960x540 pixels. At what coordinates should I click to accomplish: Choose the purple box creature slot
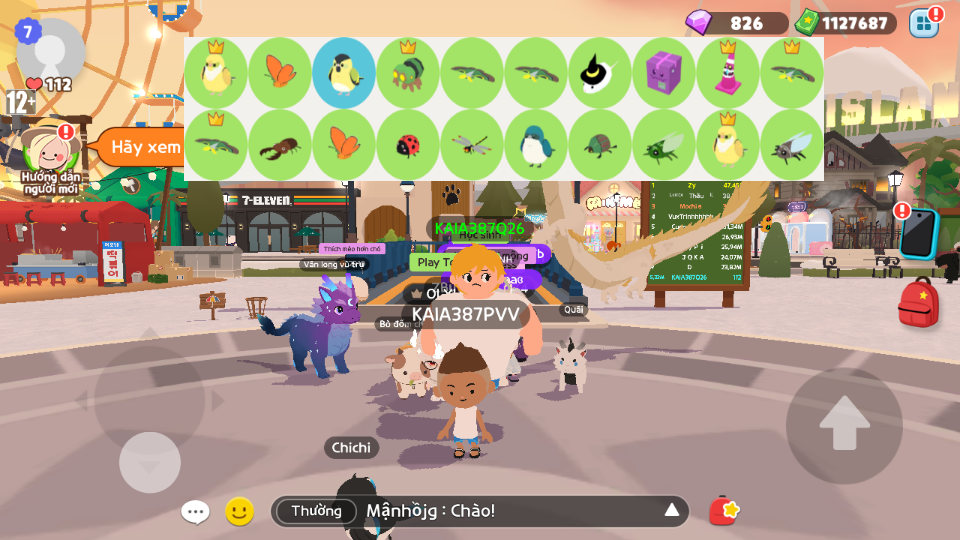pyautogui.click(x=664, y=73)
